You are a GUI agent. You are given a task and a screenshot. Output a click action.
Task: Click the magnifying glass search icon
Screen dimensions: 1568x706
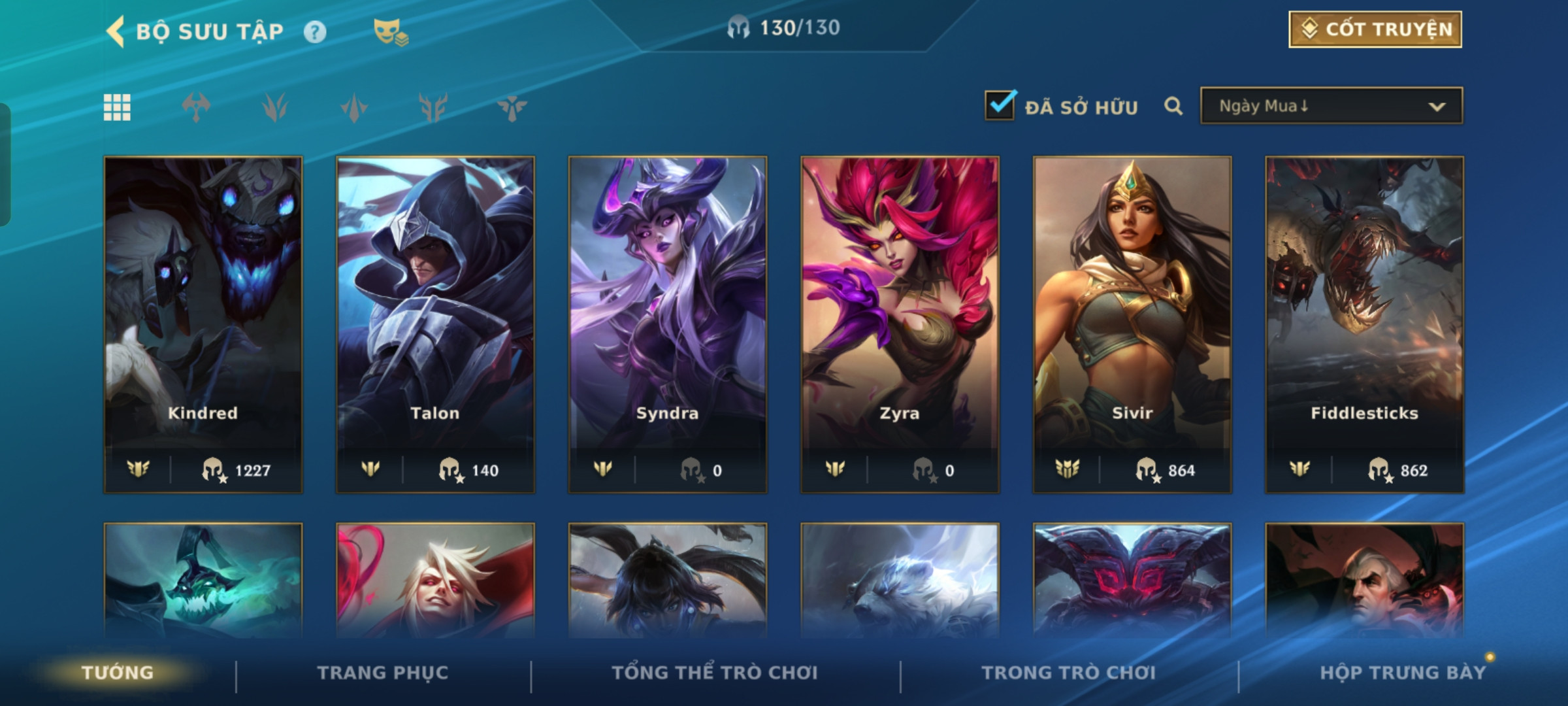[x=1173, y=106]
